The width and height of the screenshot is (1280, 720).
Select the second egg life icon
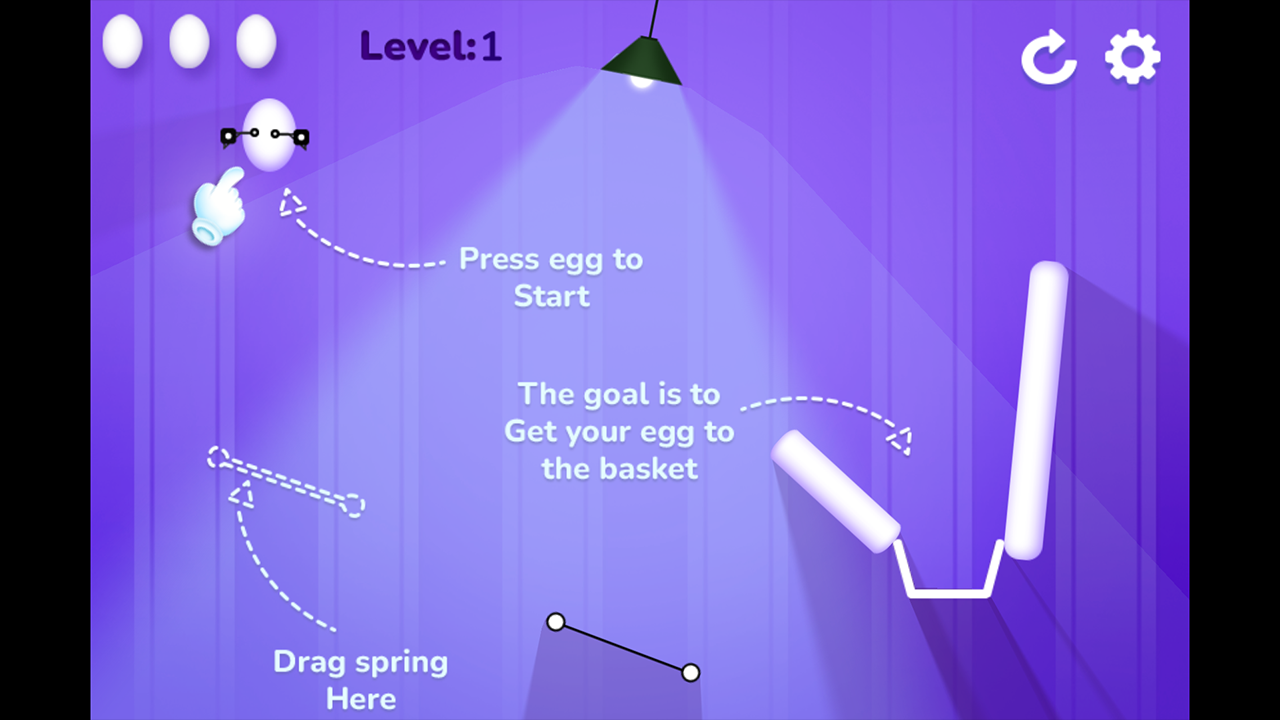click(x=189, y=41)
